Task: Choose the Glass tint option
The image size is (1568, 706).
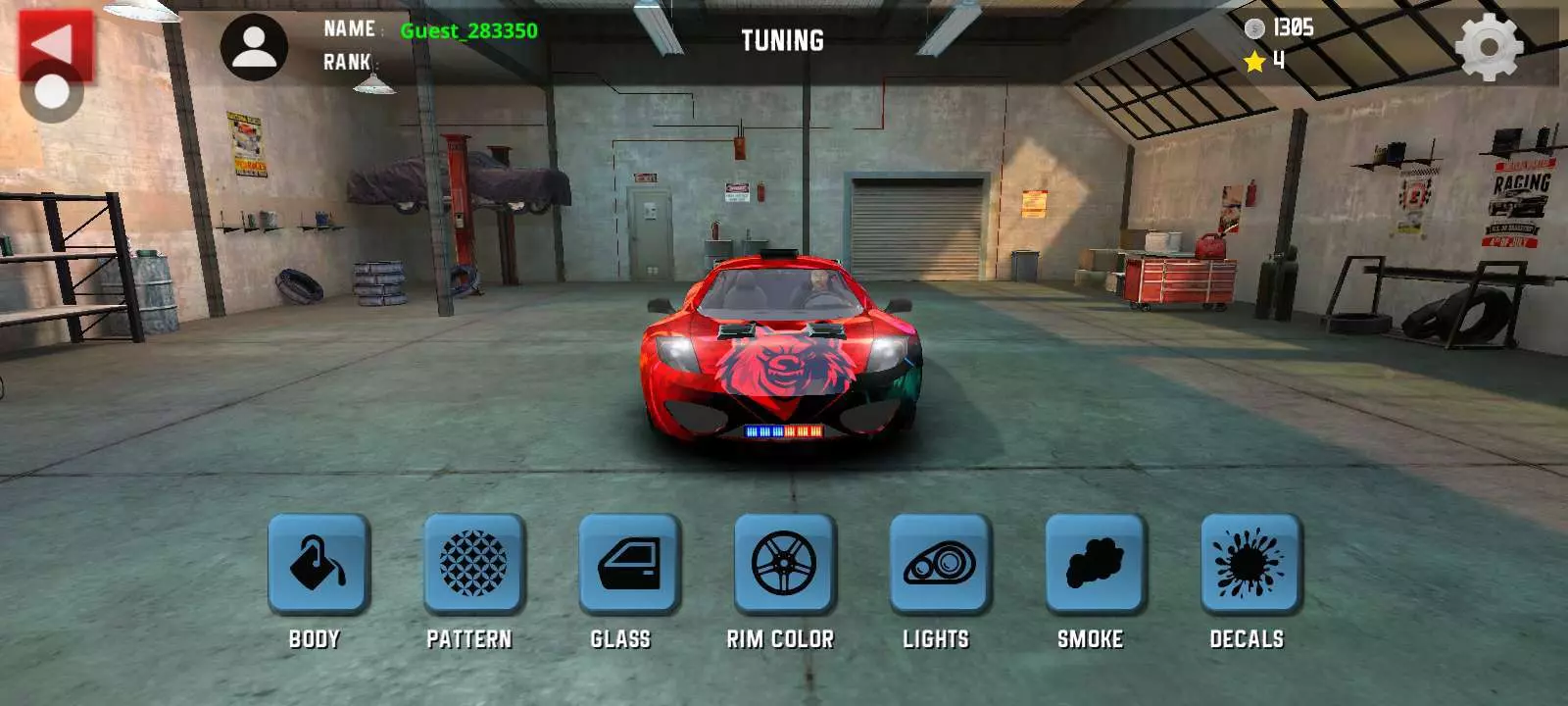Action: pos(629,564)
